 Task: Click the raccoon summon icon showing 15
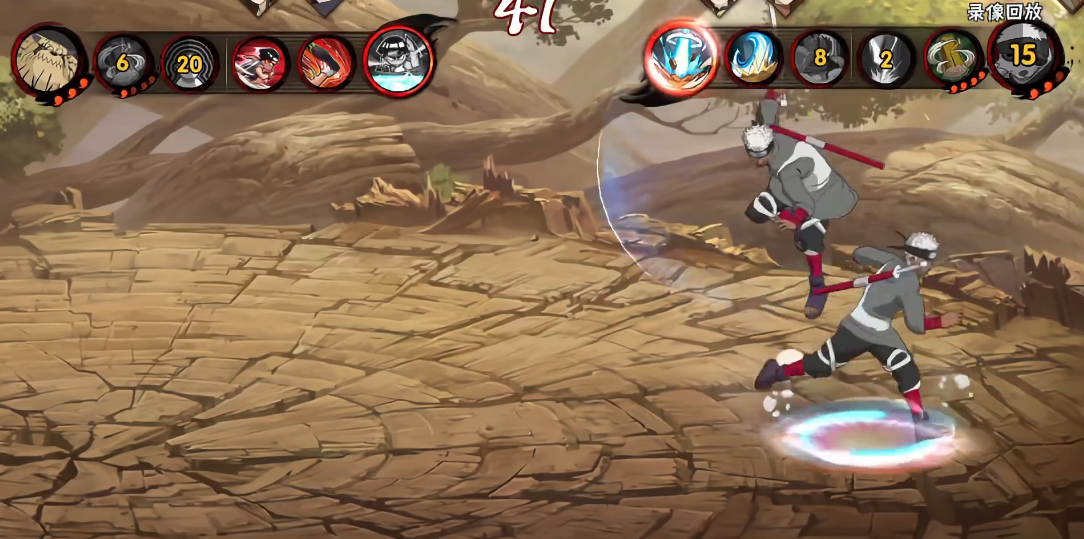click(x=1022, y=54)
